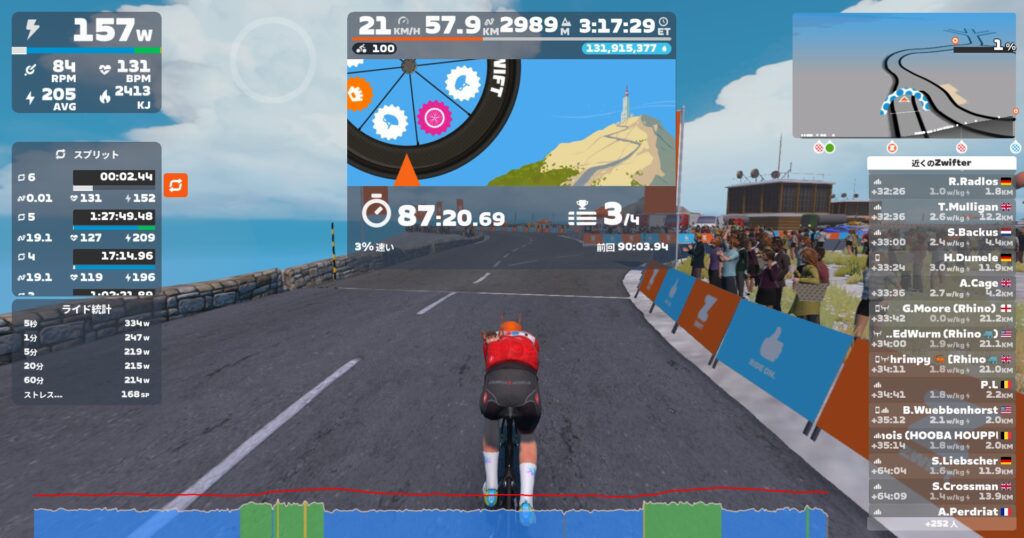Select S.Crossman in the nearby list

941,491
